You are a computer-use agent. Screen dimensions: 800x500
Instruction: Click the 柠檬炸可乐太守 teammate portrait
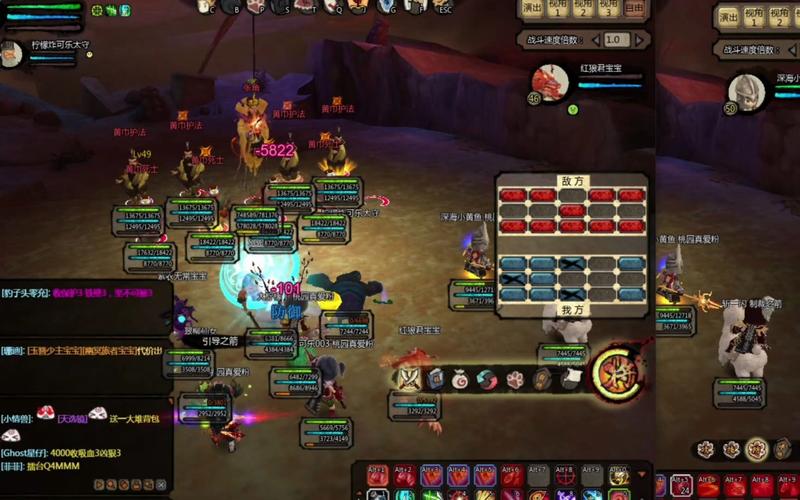13,55
